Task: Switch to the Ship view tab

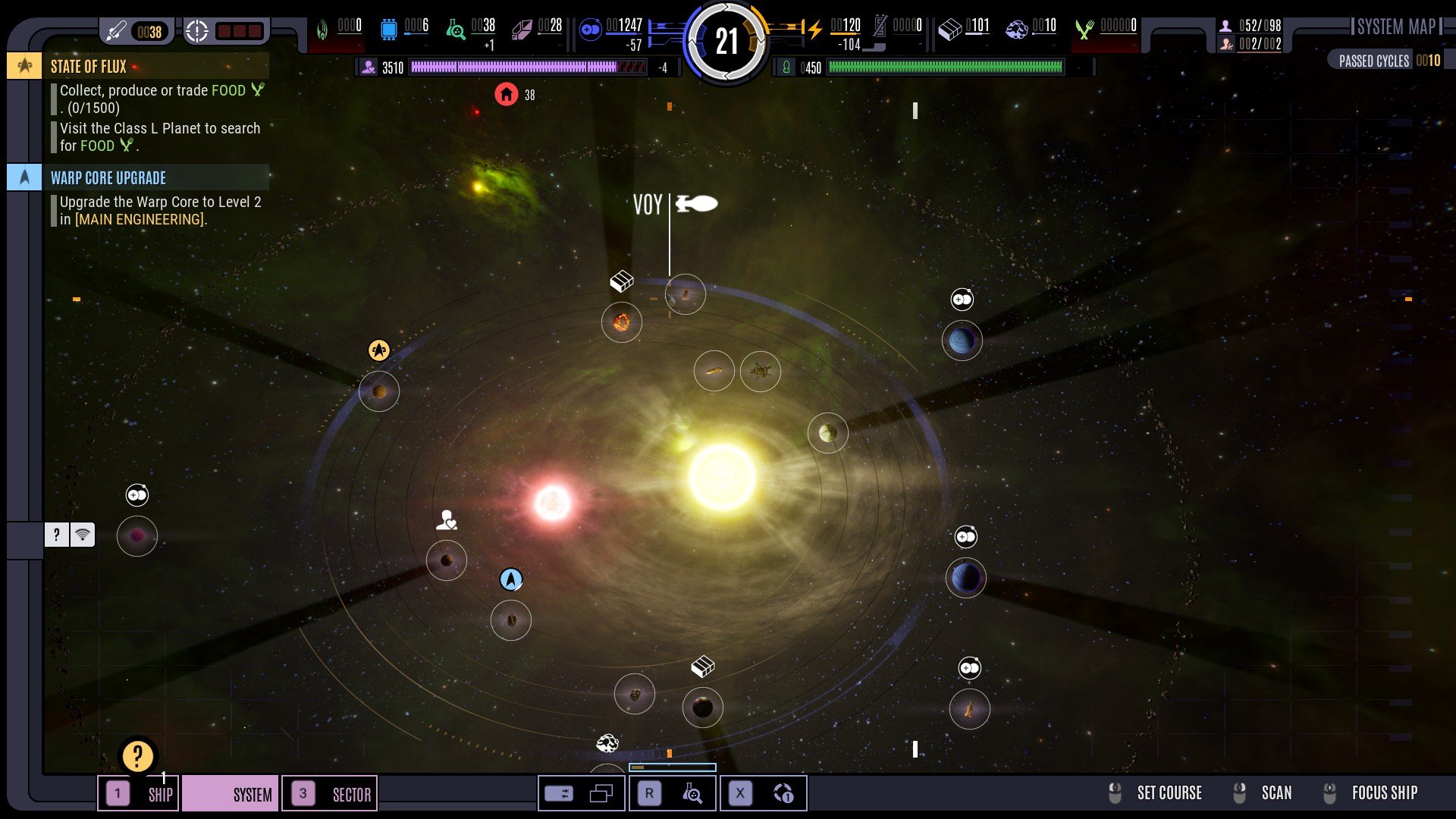Action: click(139, 794)
